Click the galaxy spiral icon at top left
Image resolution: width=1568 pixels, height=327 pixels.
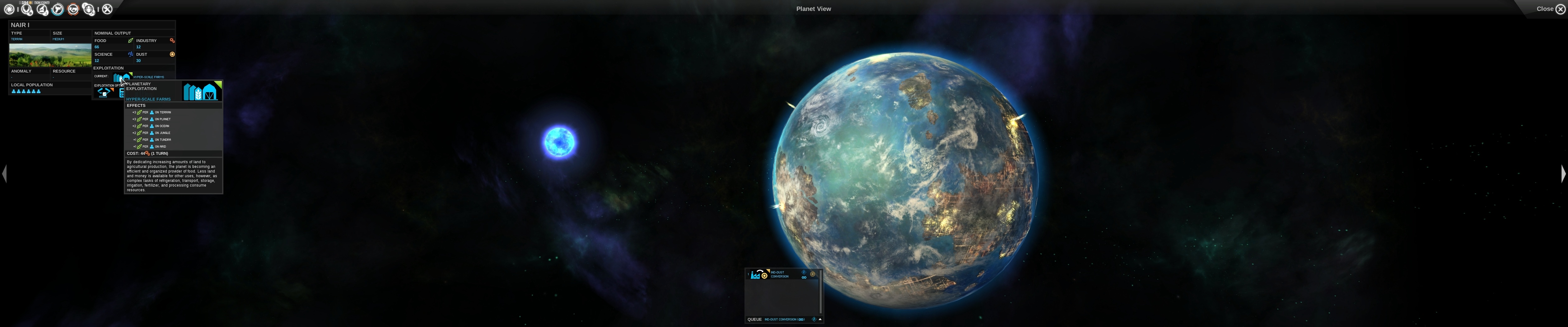click(8, 9)
